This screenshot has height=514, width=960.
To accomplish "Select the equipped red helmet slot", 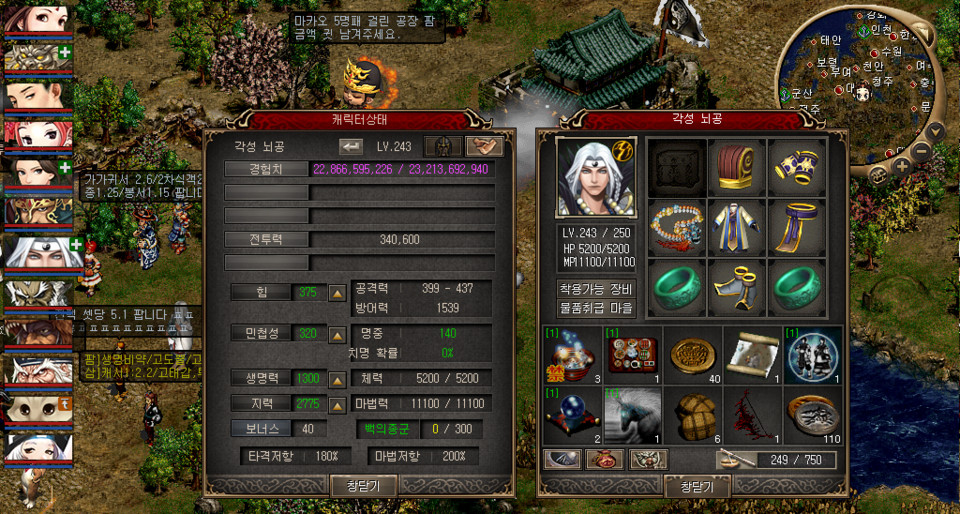I will pyautogui.click(x=737, y=168).
